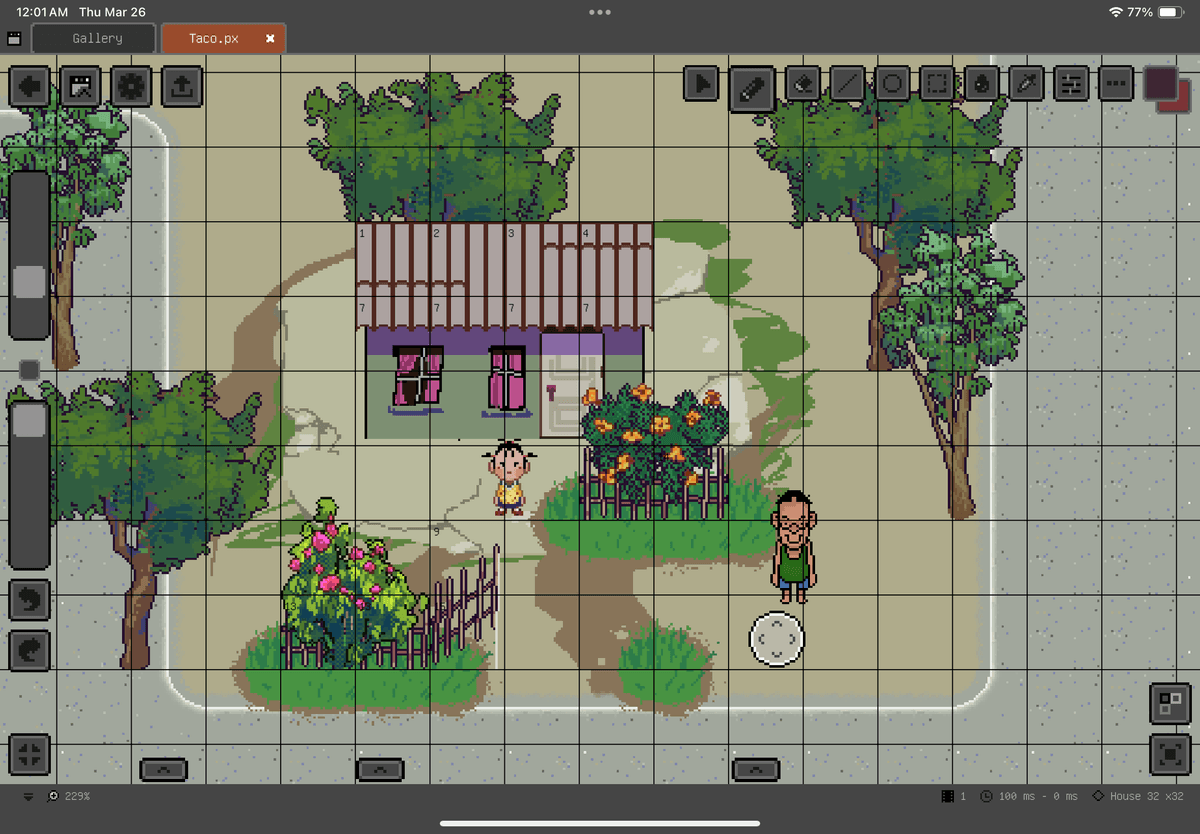
Task: Switch to the Gallery tab
Action: tap(96, 38)
